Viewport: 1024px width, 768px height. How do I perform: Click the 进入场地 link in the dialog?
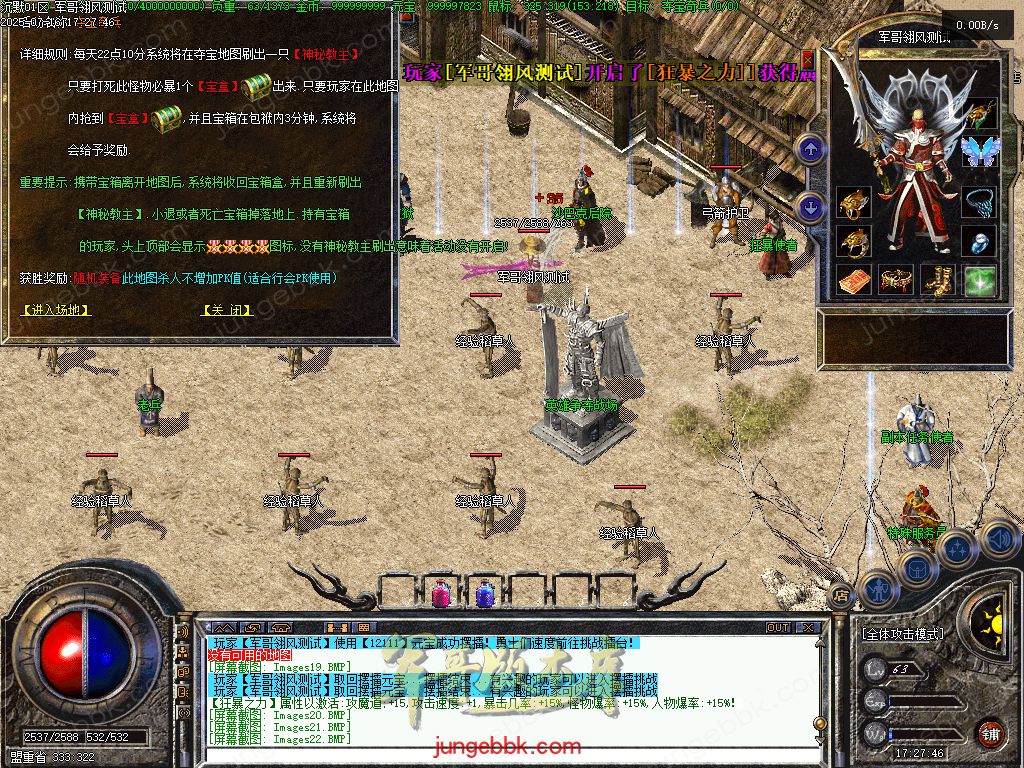click(56, 310)
